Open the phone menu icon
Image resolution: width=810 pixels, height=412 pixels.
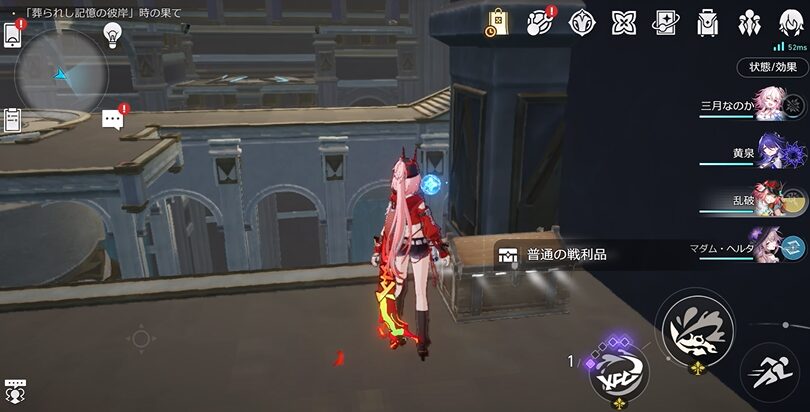pyautogui.click(x=14, y=33)
